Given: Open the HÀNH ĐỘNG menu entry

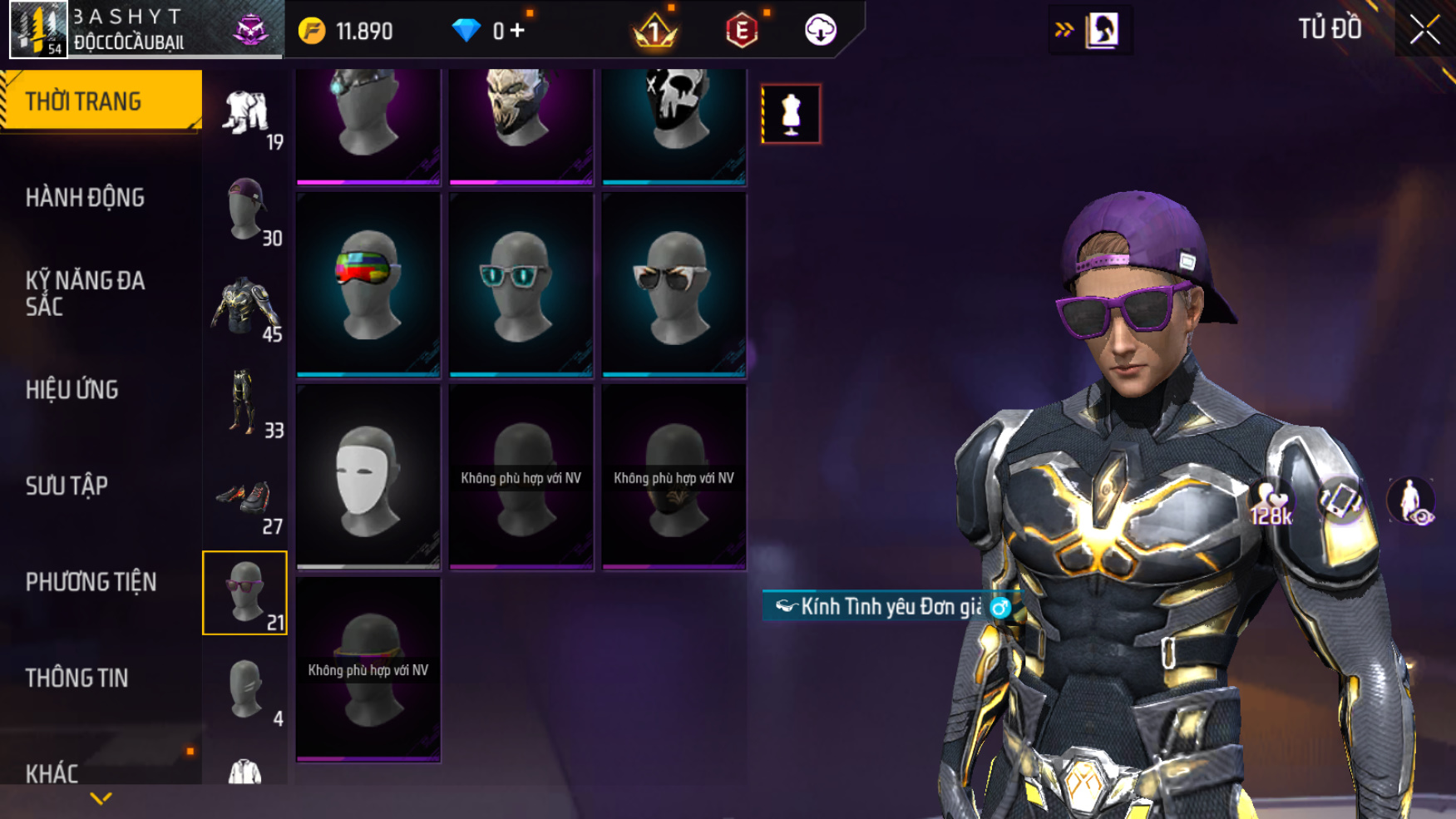Looking at the screenshot, I should click(x=85, y=198).
